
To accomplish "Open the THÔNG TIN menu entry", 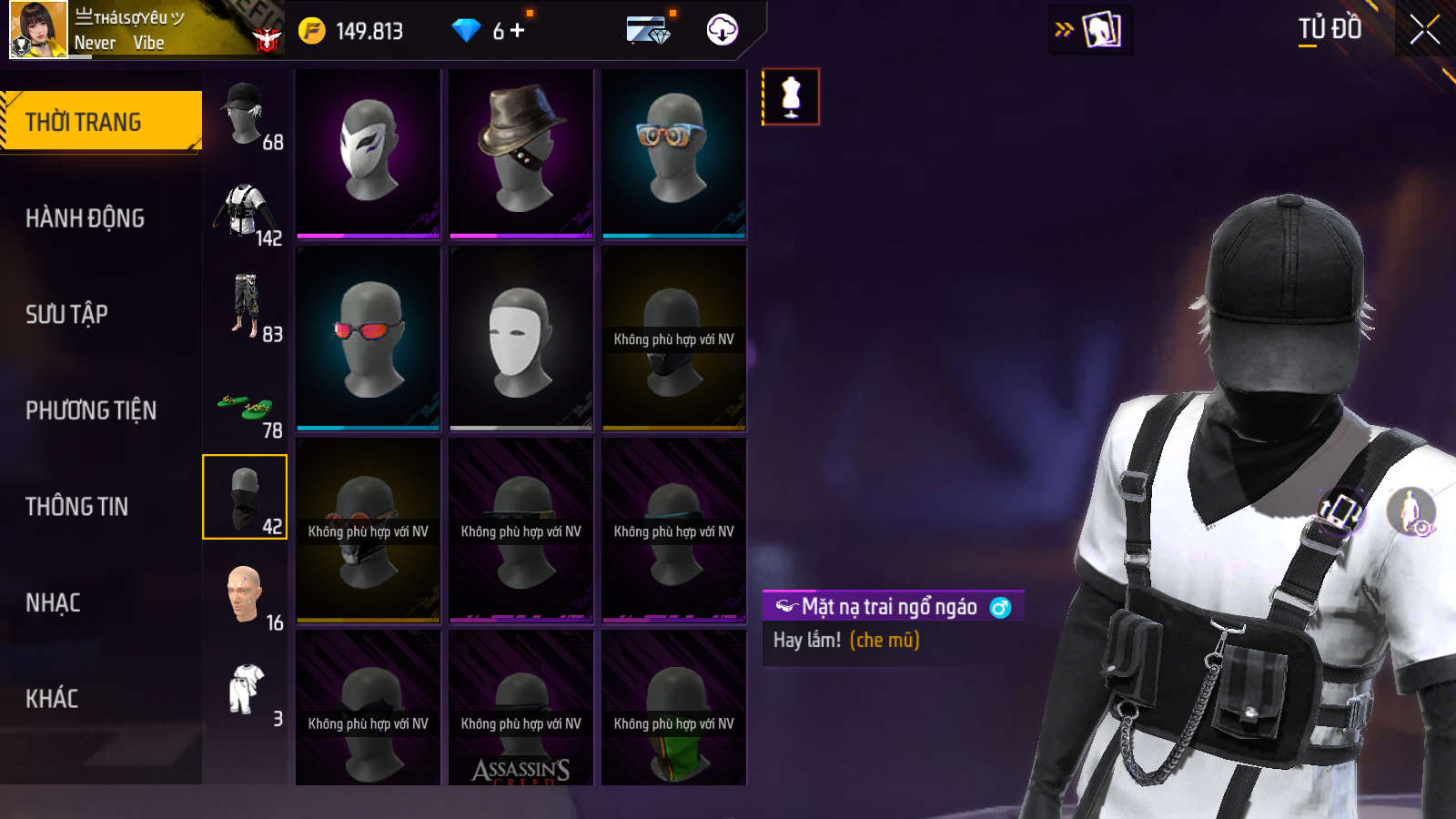I will 76,507.
